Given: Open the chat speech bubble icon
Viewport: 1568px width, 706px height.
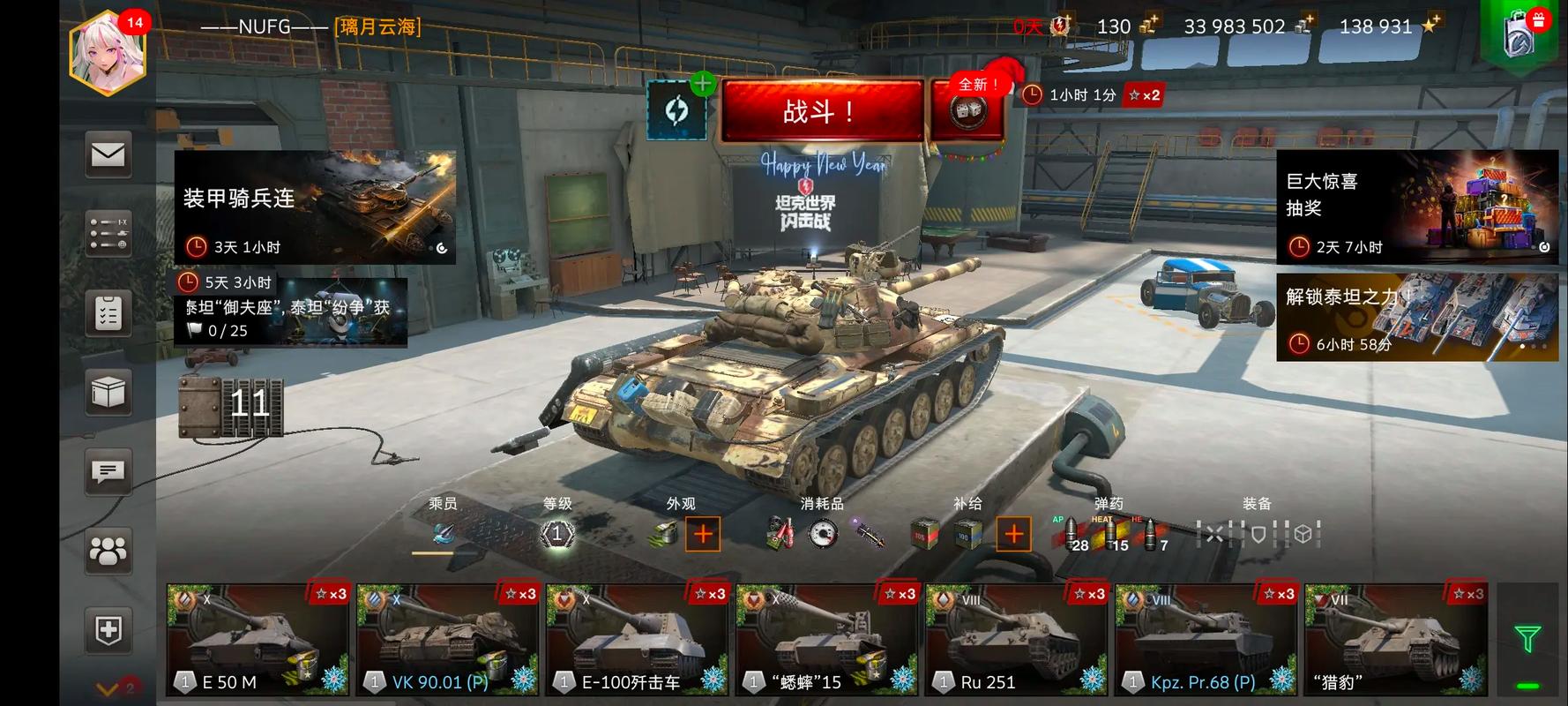Looking at the screenshot, I should point(108,472).
